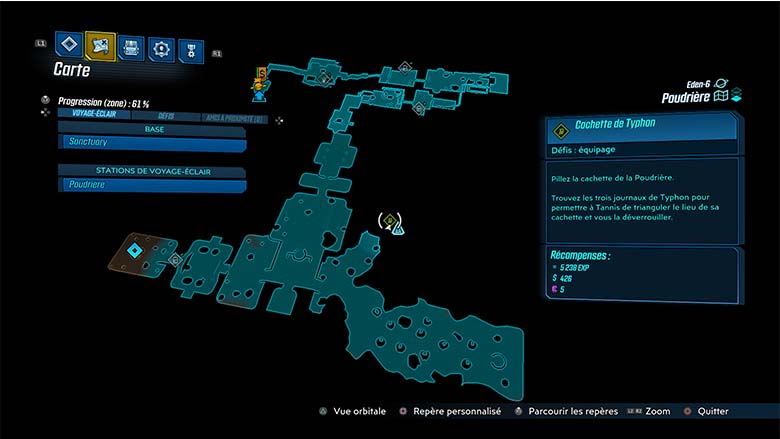Open the missions tab with the diamond icon
Image resolution: width=780 pixels, height=439 pixels.
[x=68, y=44]
